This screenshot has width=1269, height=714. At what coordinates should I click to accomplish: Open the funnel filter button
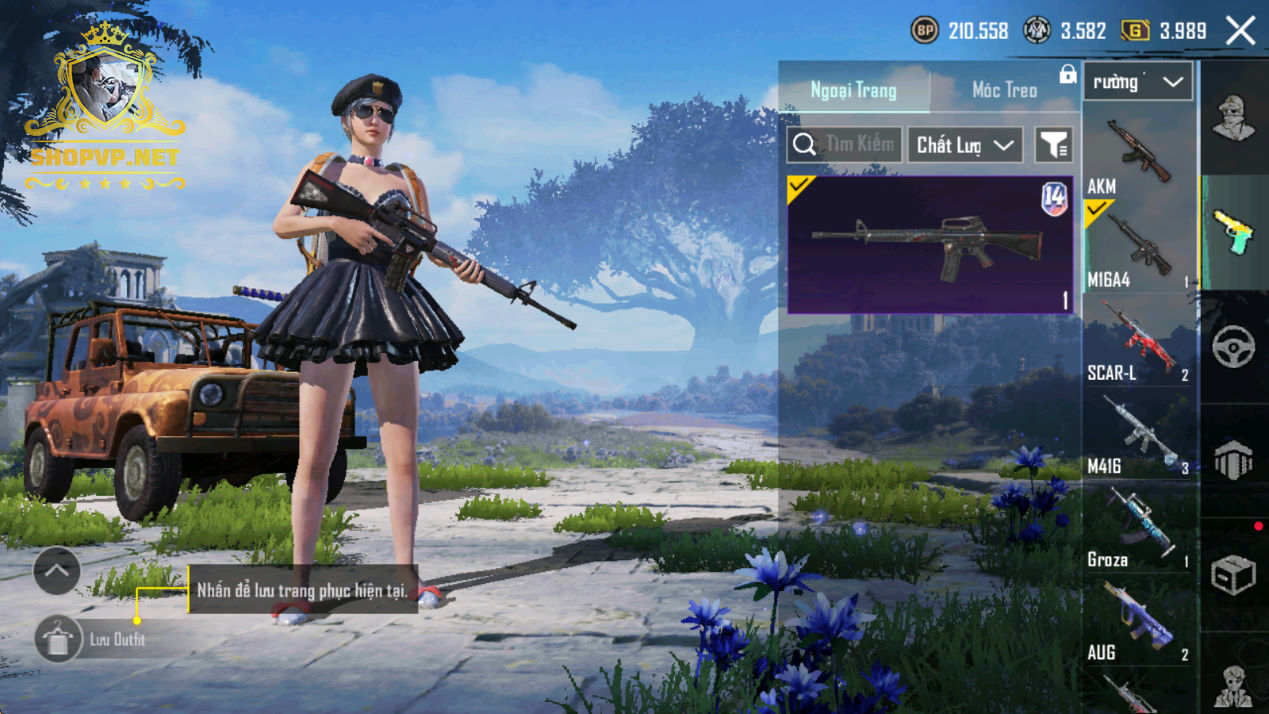click(x=1053, y=145)
